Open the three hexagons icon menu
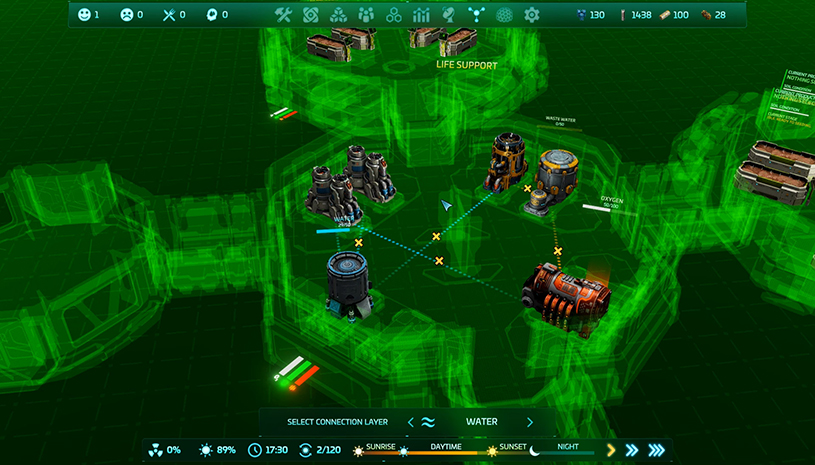 pos(394,15)
